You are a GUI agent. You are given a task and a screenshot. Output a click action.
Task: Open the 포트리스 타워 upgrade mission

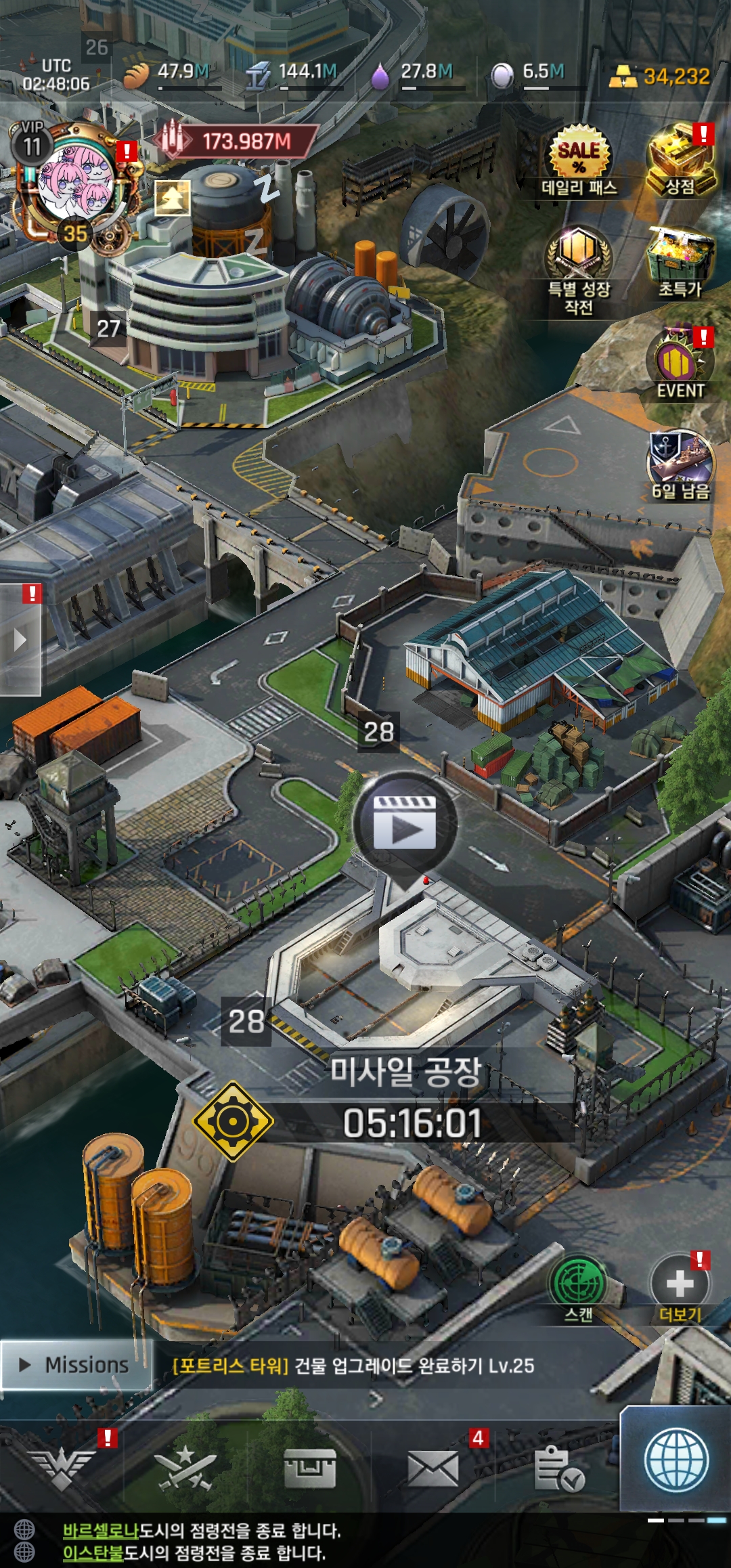[353, 1366]
